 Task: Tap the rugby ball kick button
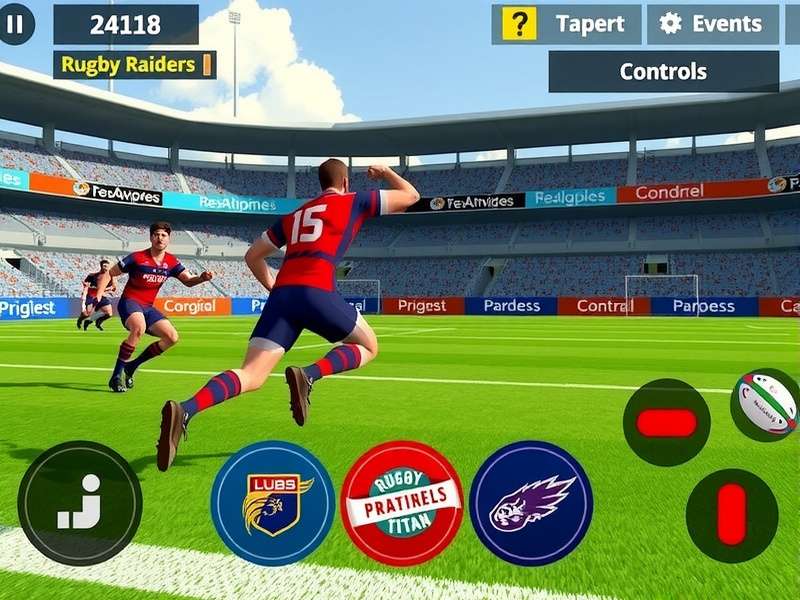point(767,403)
